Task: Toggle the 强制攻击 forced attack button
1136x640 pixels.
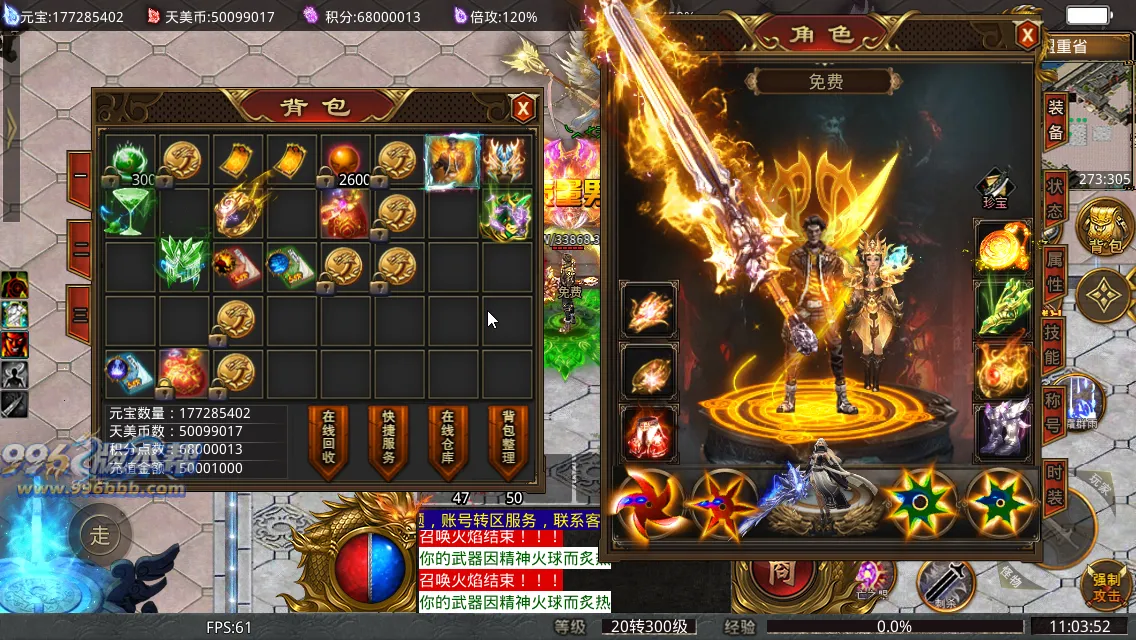Action: coord(1106,588)
